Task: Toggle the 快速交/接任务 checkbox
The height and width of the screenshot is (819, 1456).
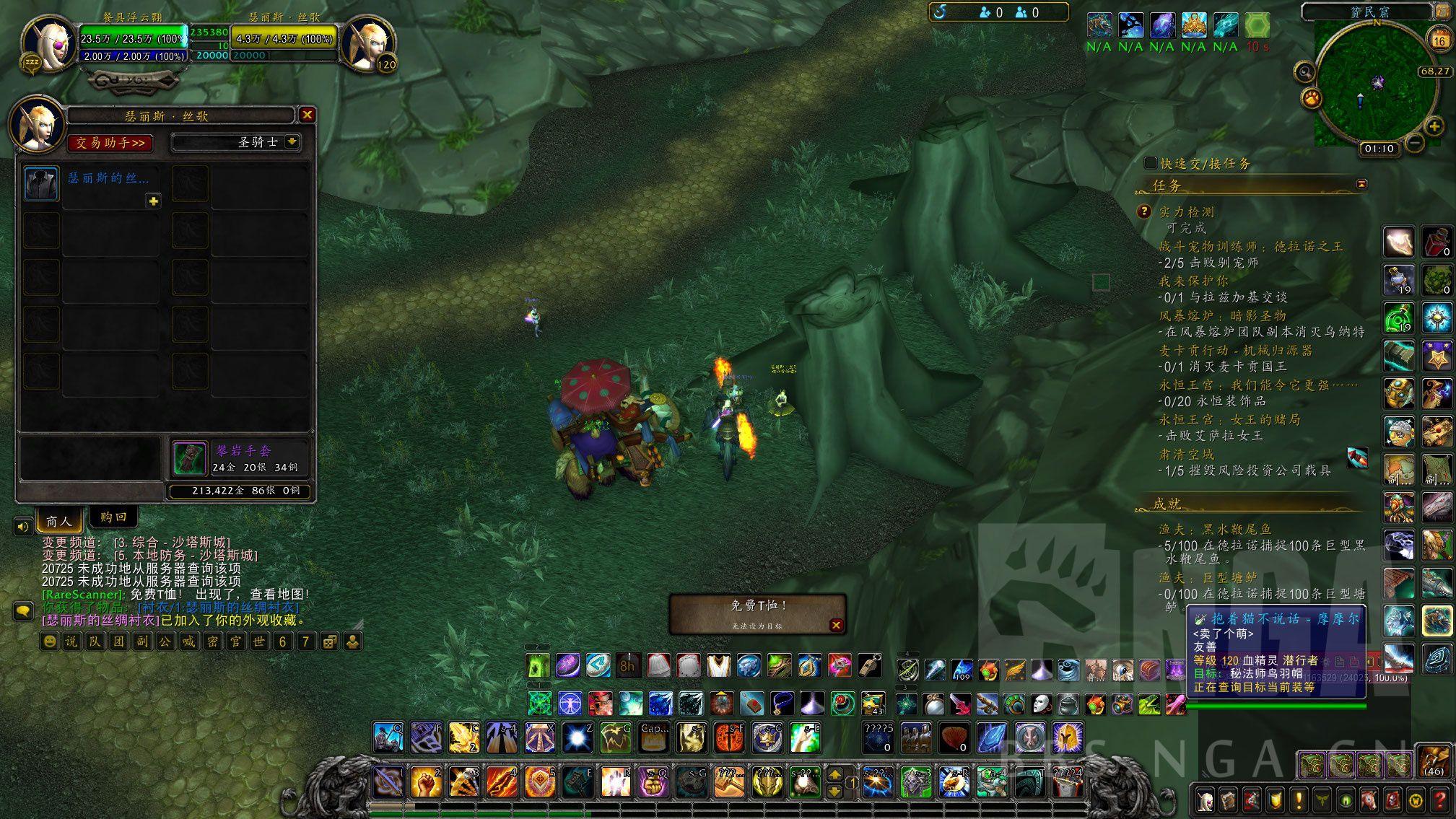Action: point(1150,164)
